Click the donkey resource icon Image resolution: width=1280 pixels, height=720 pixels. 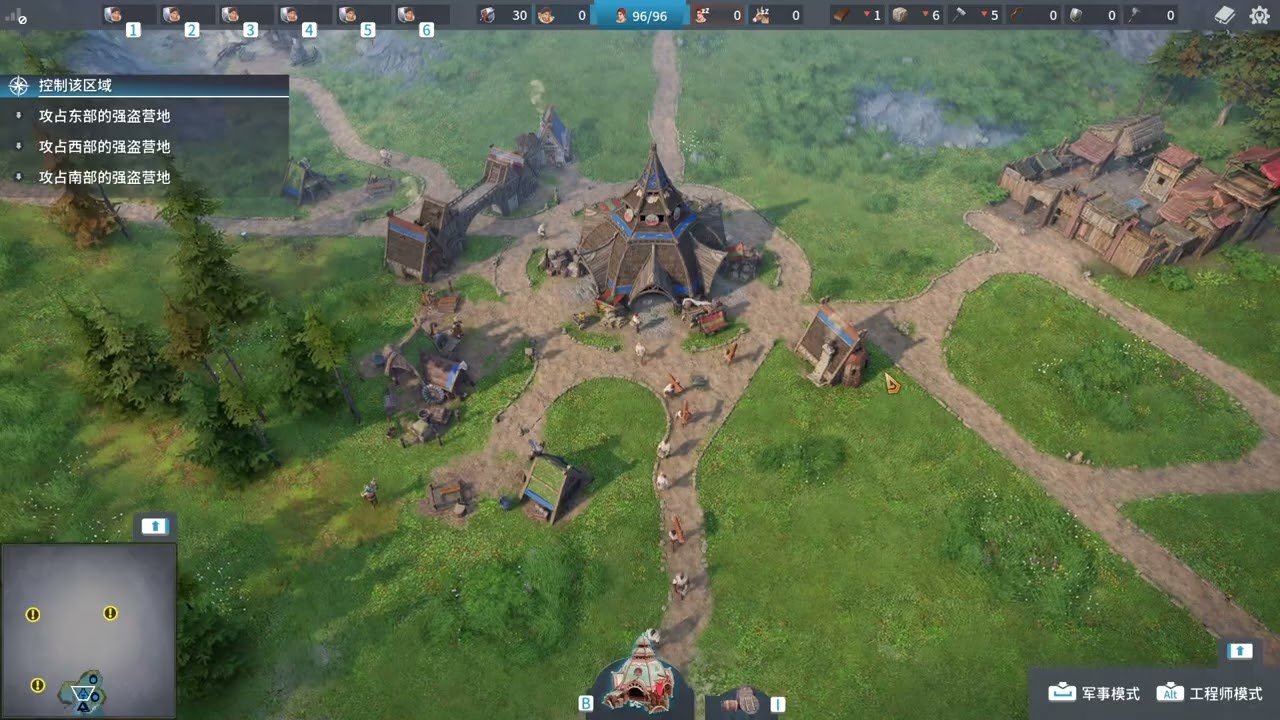(x=760, y=15)
